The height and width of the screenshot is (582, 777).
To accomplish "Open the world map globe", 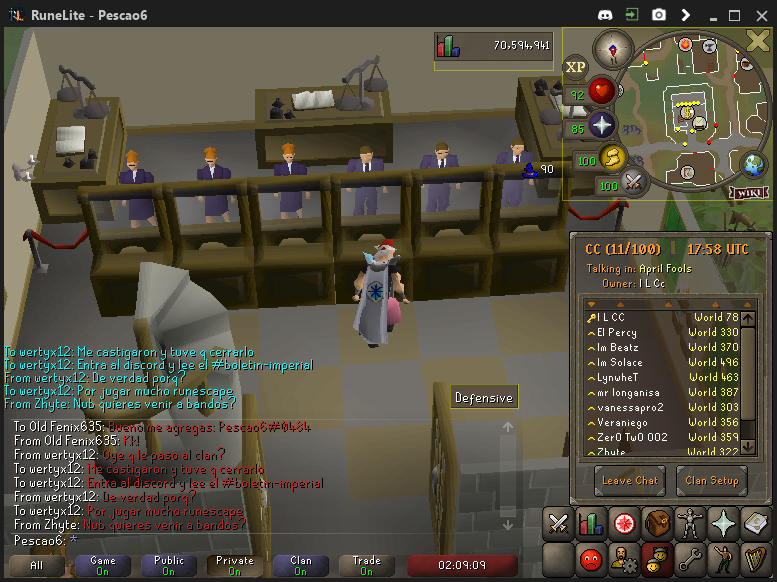I will 752,164.
